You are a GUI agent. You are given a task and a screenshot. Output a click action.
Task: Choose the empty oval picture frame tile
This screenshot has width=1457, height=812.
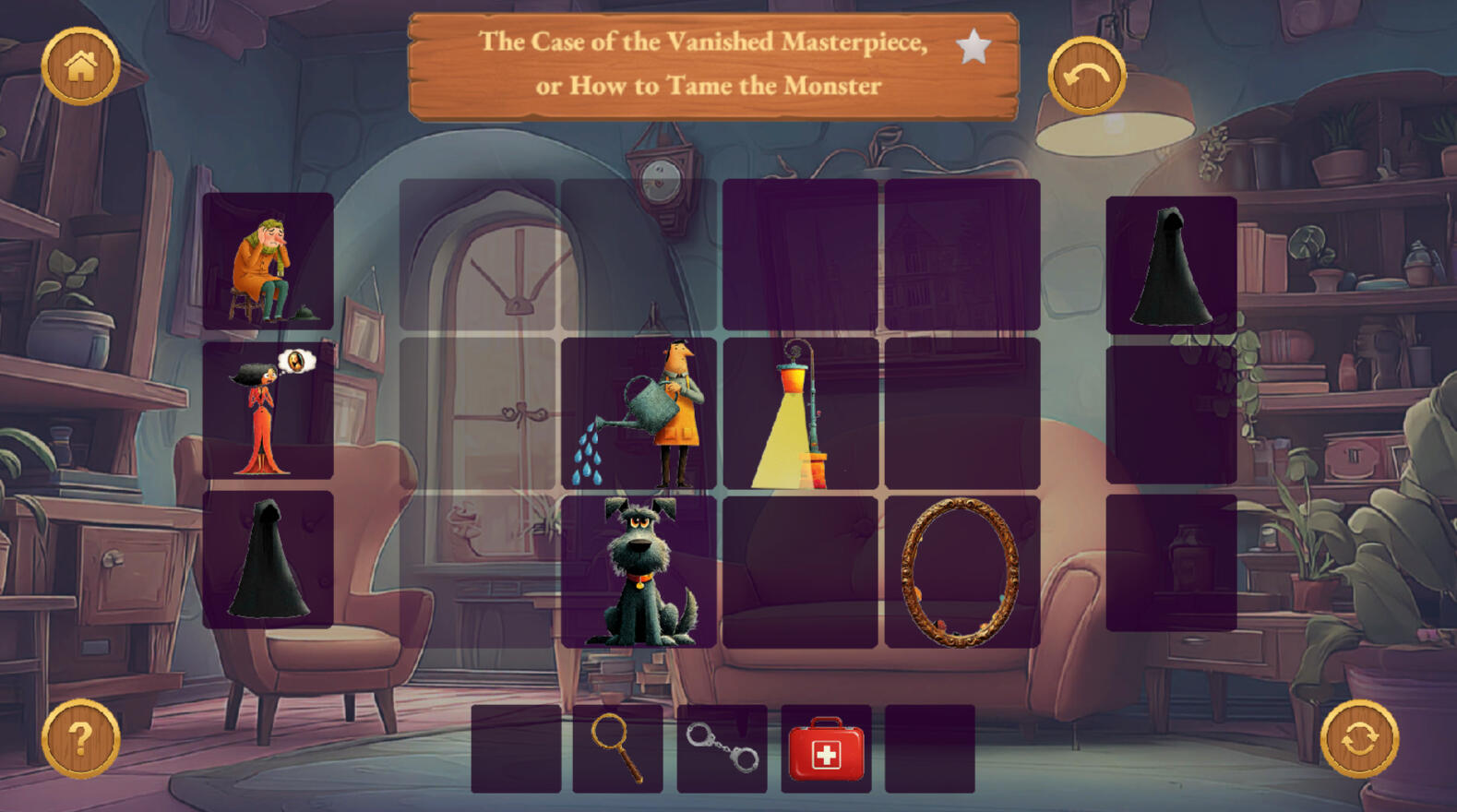tap(961, 572)
